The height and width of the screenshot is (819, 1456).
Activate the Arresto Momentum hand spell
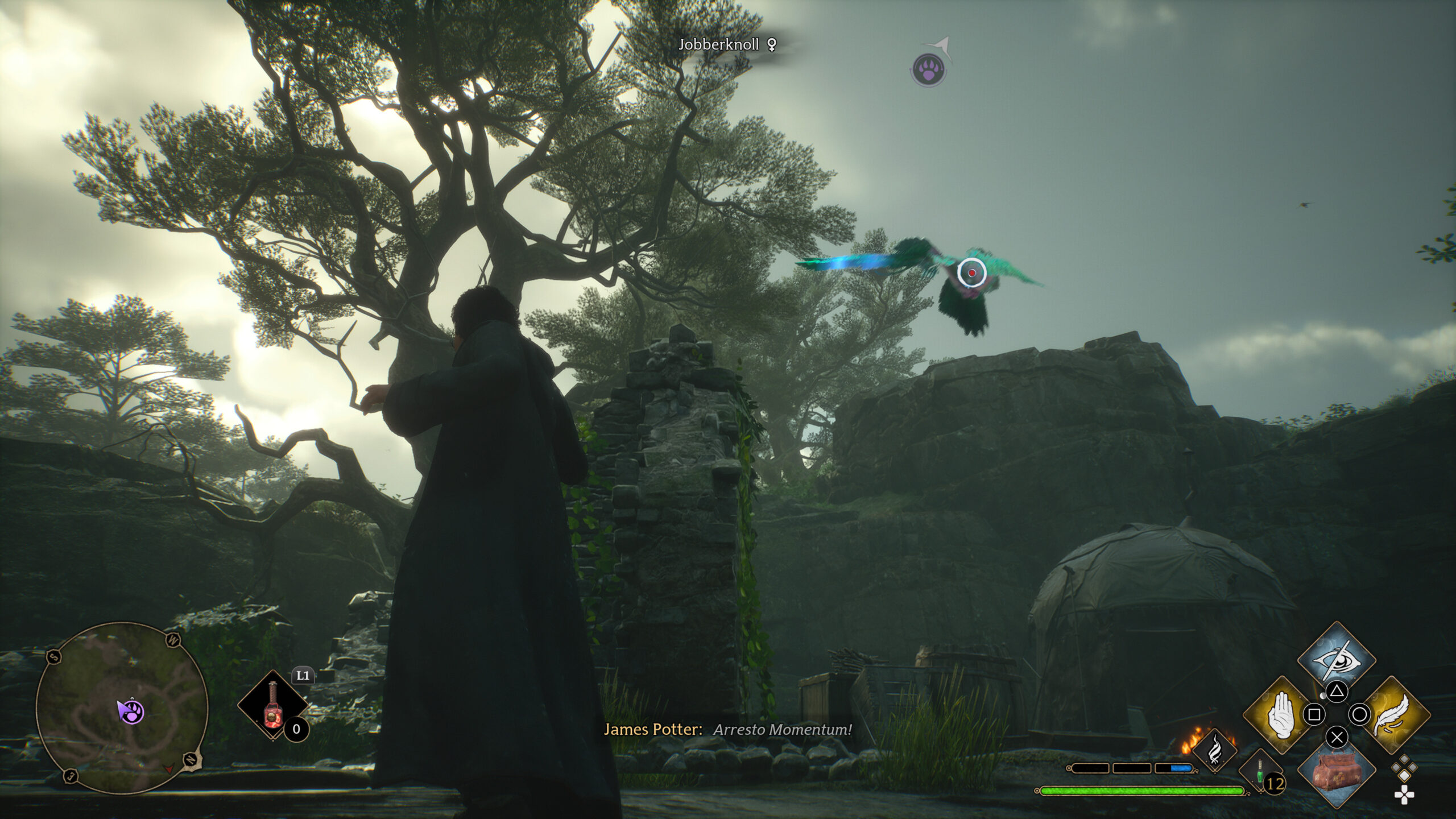[1280, 714]
